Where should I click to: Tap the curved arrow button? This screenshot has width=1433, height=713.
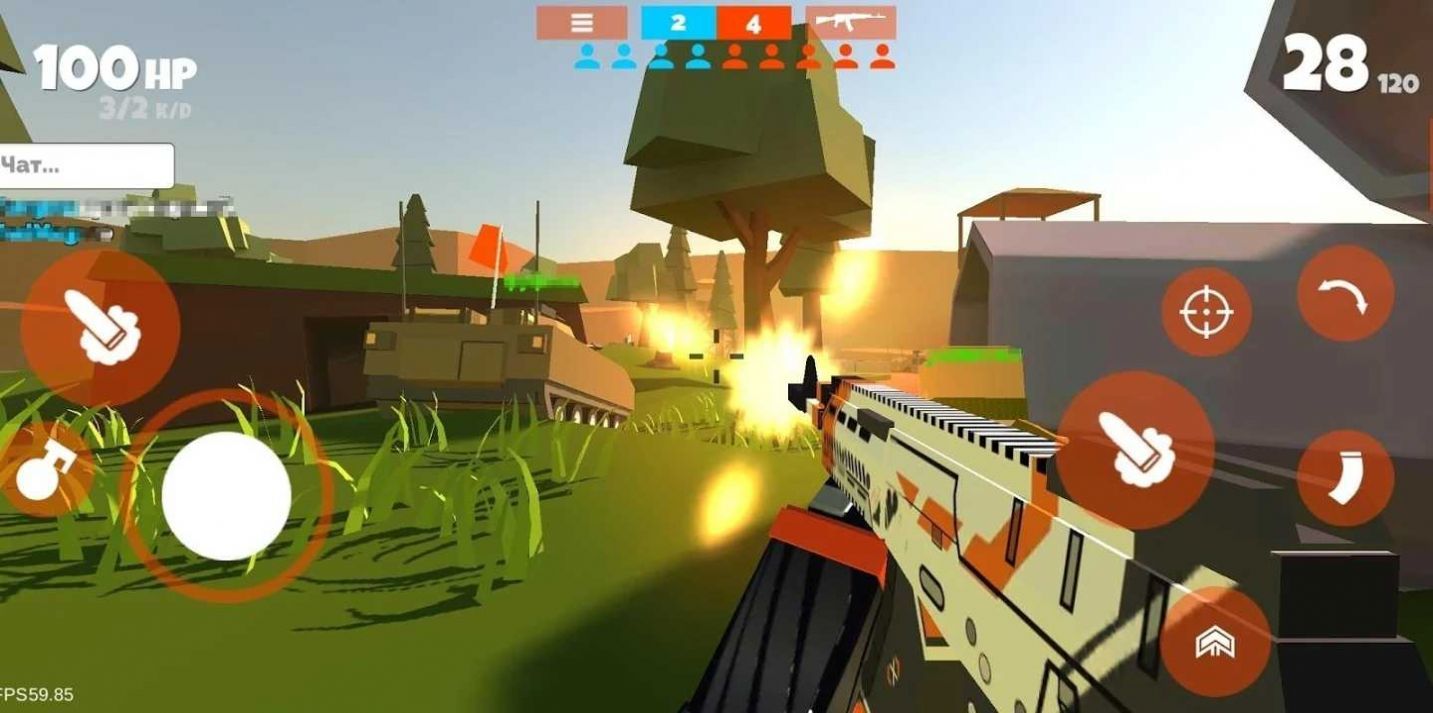(1345, 294)
